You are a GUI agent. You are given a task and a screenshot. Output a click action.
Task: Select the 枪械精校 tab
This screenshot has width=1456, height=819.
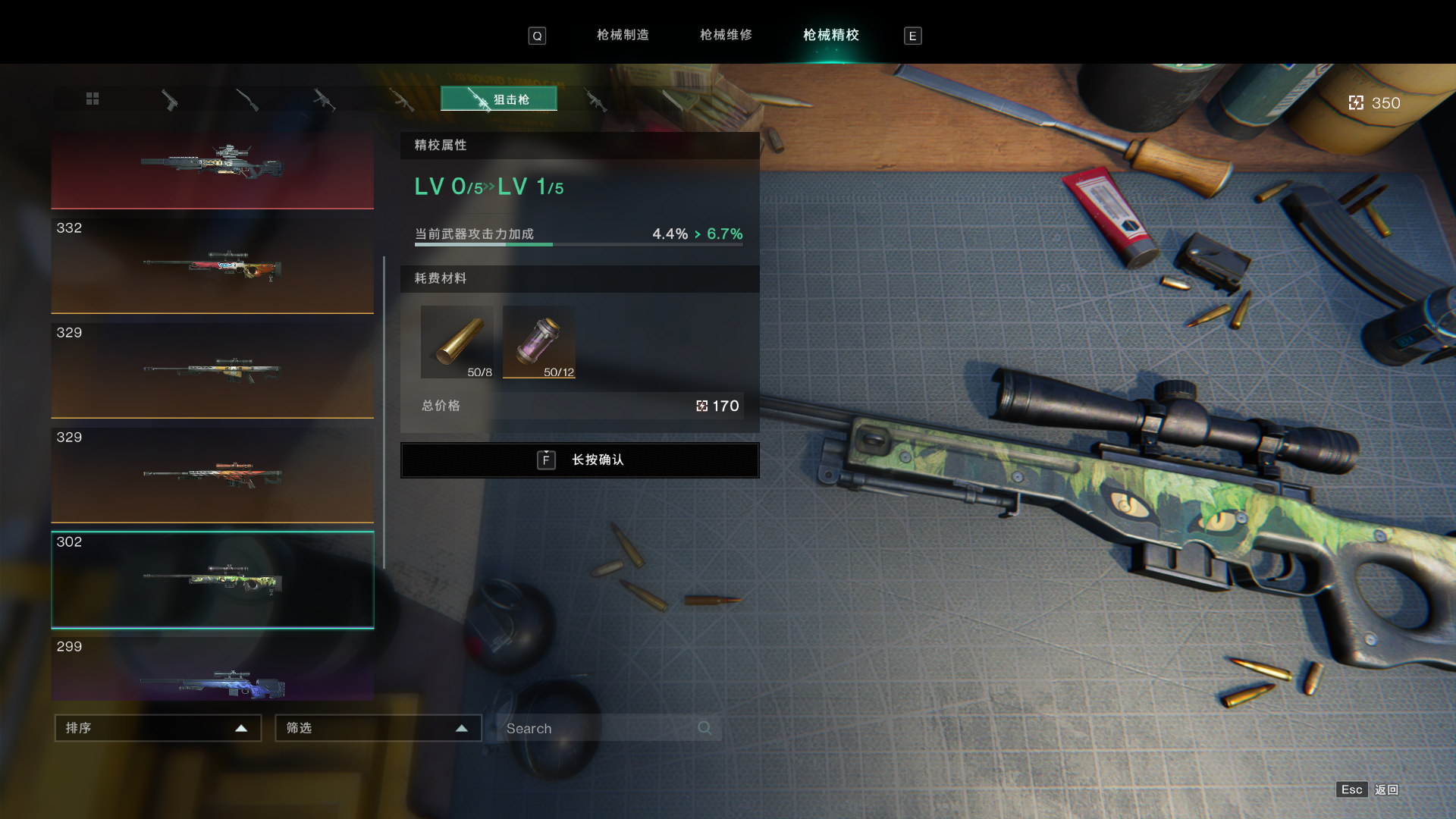(831, 35)
